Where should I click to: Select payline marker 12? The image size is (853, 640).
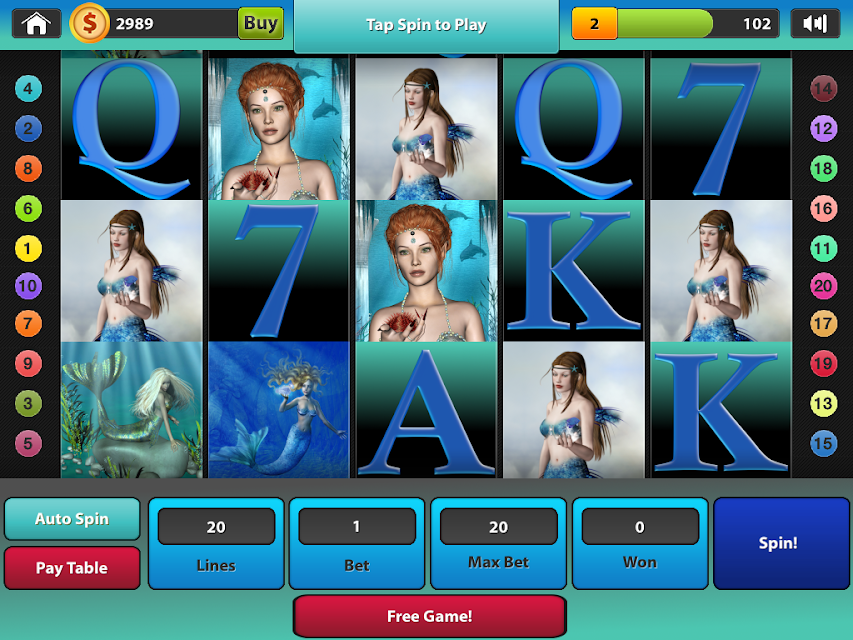(823, 129)
